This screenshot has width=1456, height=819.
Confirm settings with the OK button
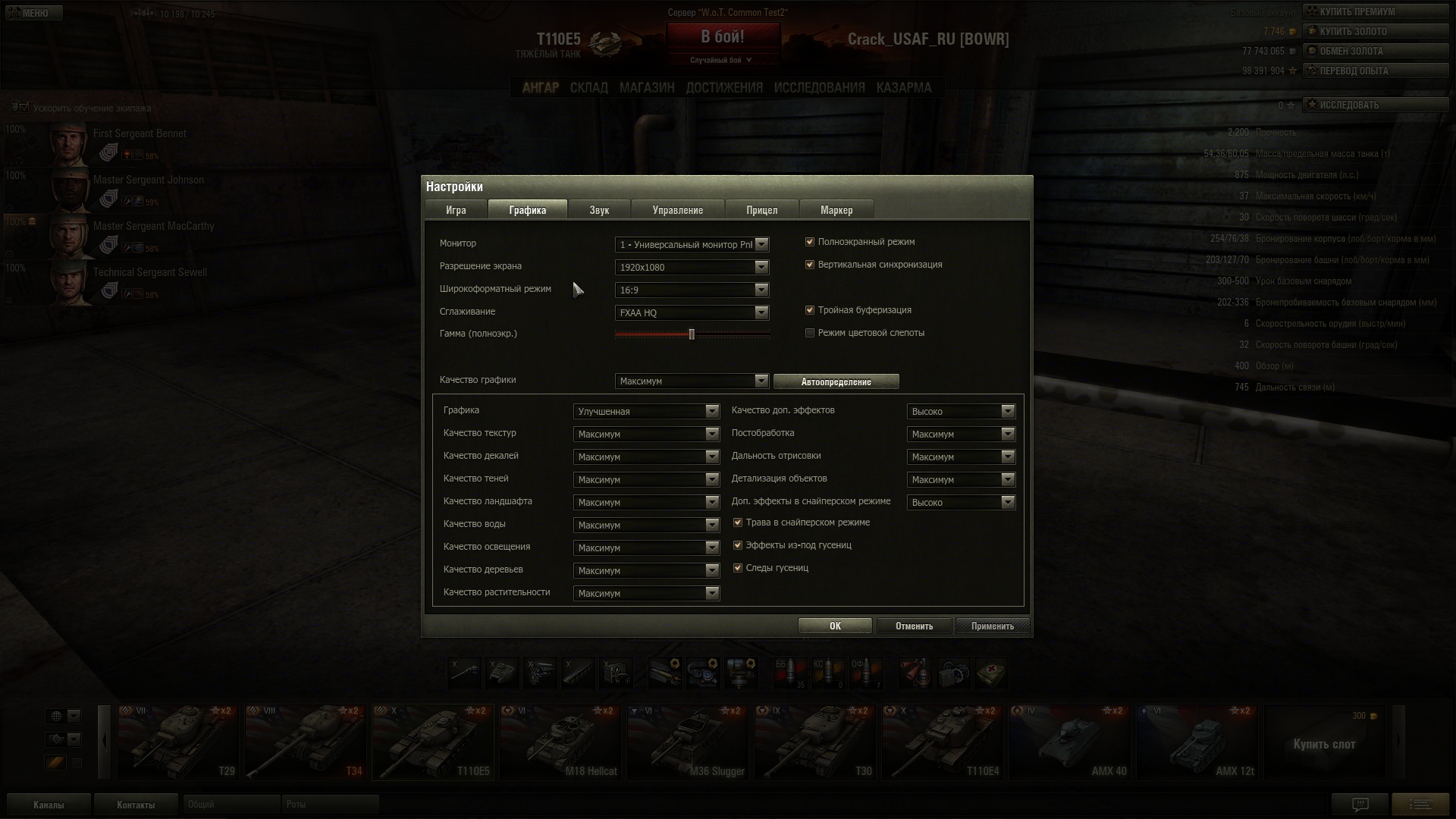coord(834,626)
